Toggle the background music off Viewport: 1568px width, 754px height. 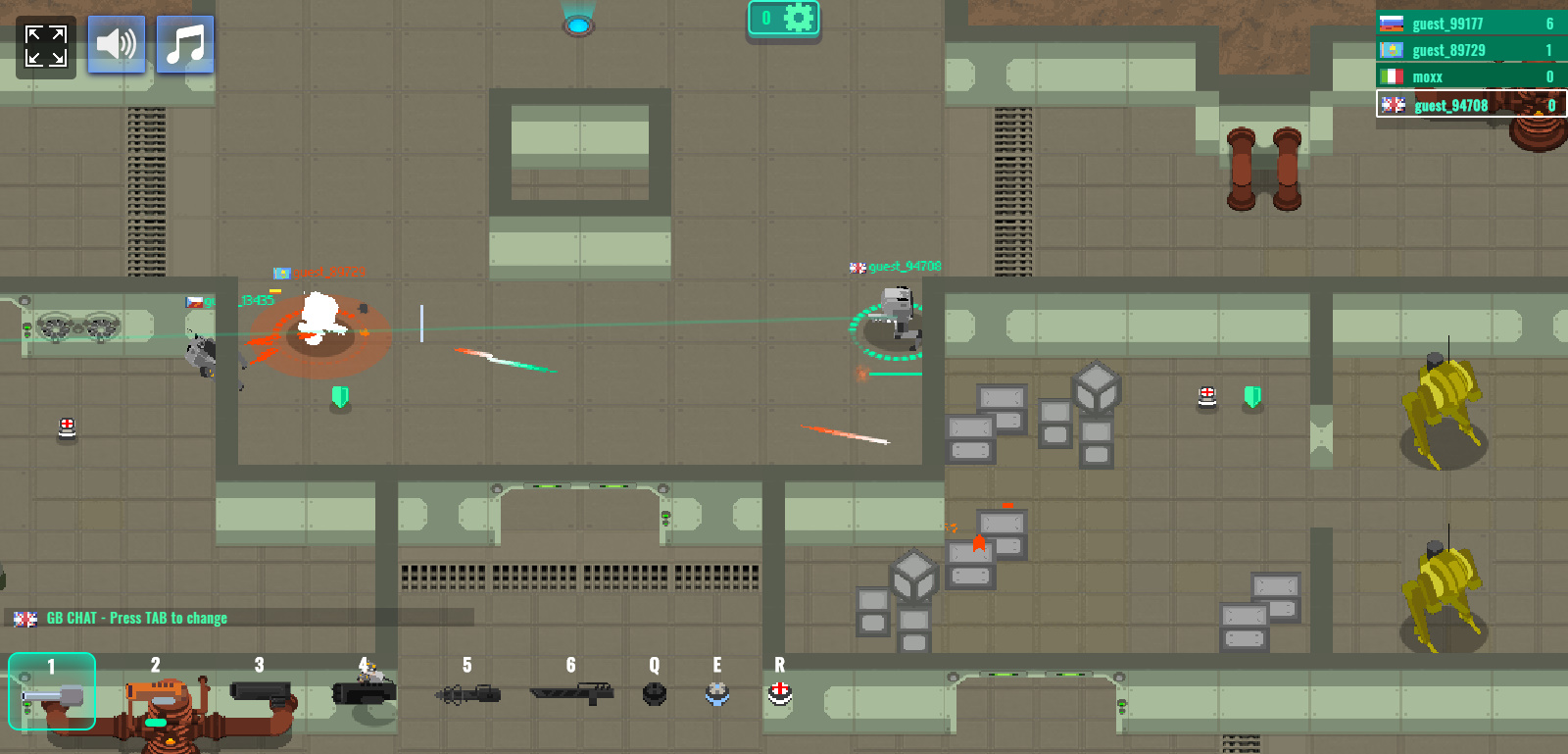(x=185, y=44)
